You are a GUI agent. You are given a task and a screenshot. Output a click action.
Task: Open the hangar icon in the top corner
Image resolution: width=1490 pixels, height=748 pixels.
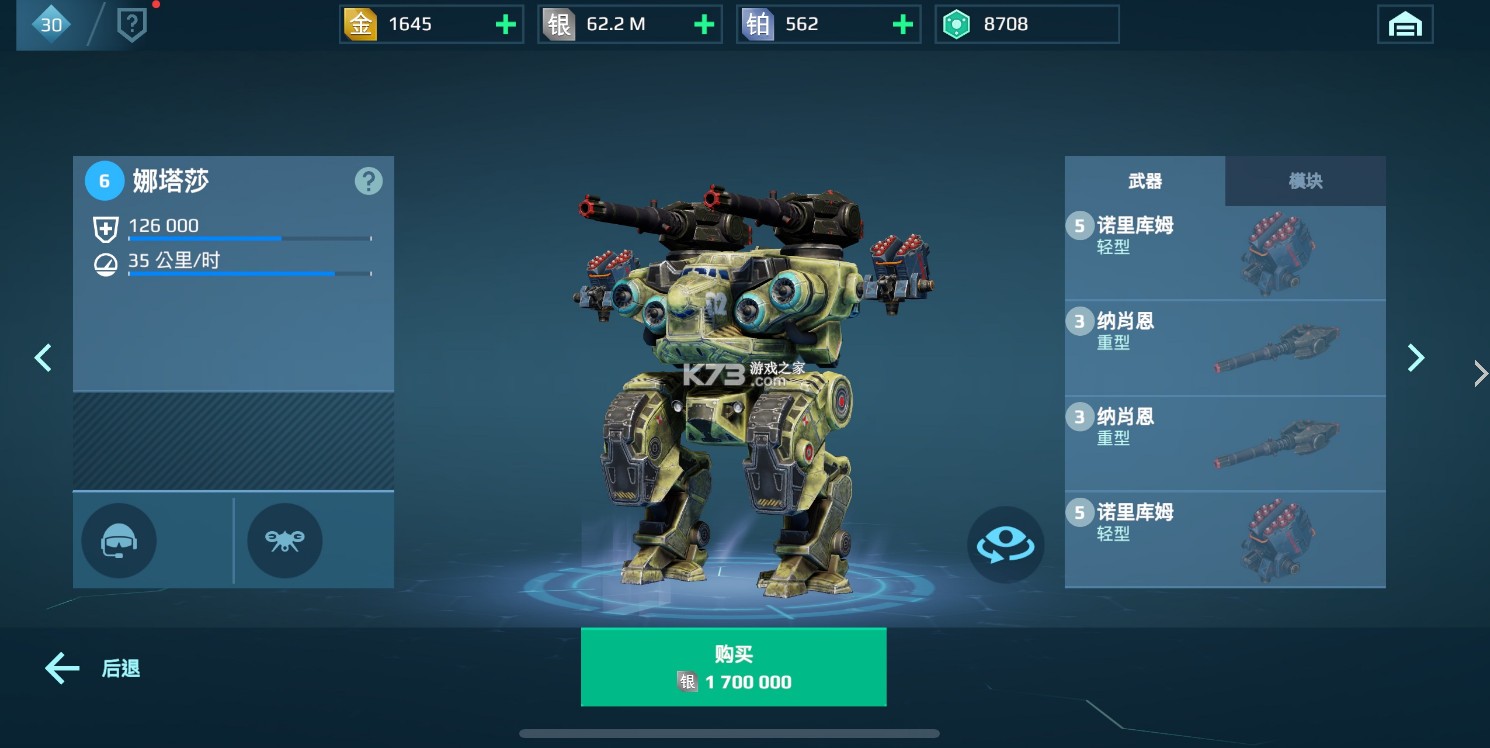coord(1405,26)
